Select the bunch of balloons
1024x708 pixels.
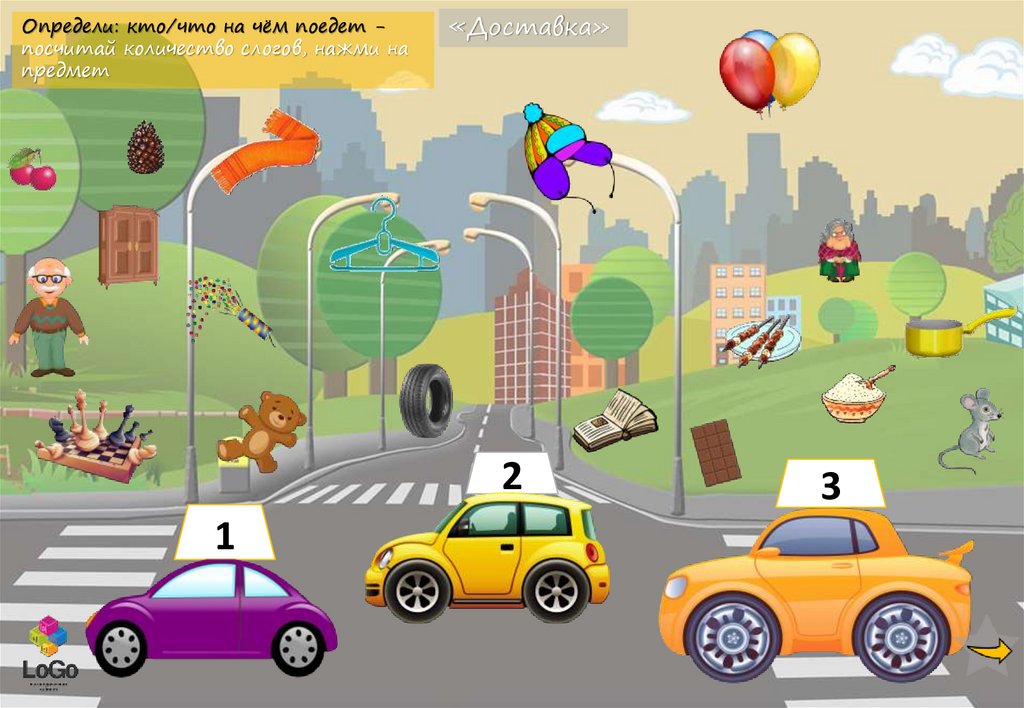pyautogui.click(x=768, y=70)
